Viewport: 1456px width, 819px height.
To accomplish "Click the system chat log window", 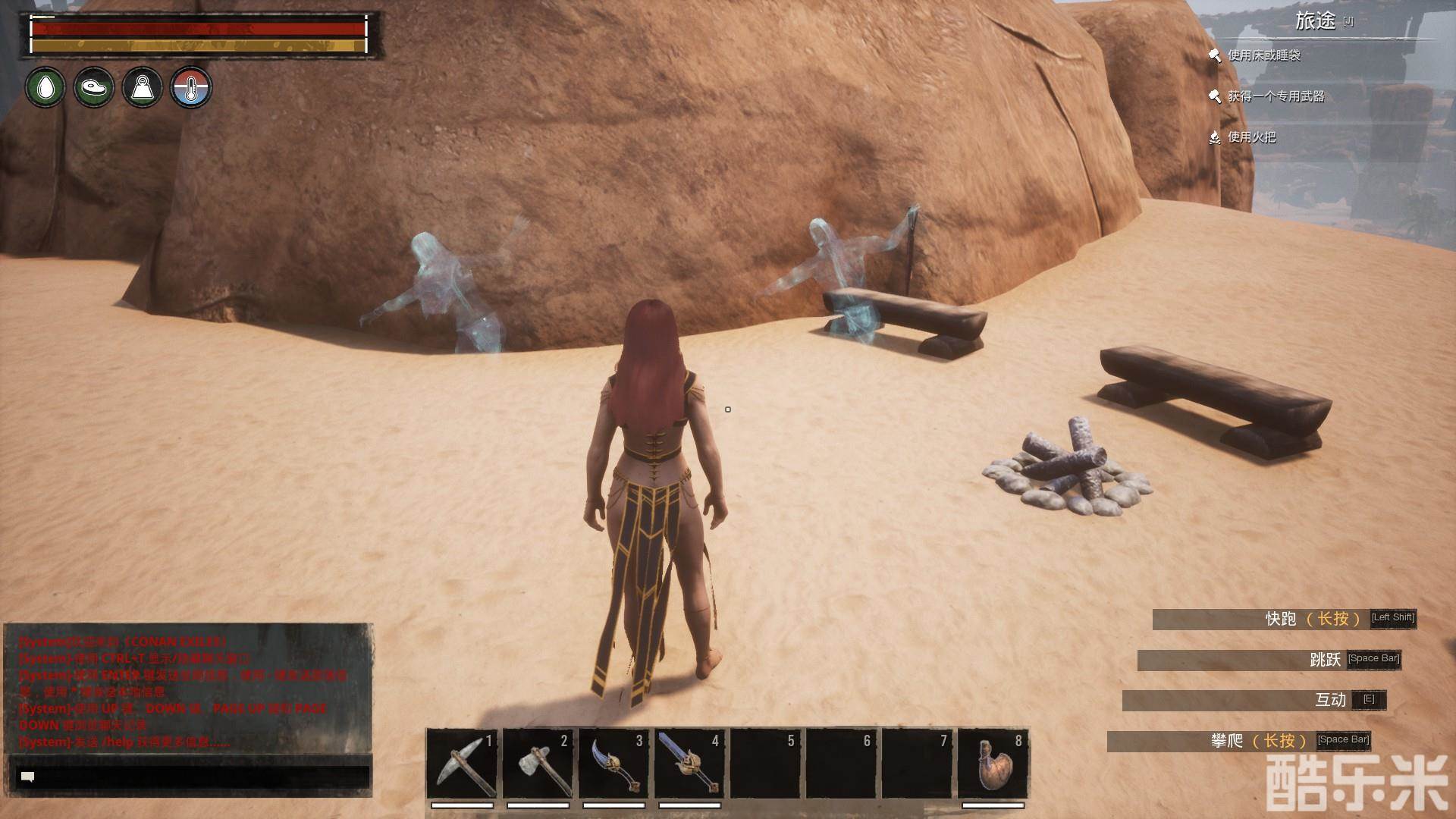I will point(188,689).
